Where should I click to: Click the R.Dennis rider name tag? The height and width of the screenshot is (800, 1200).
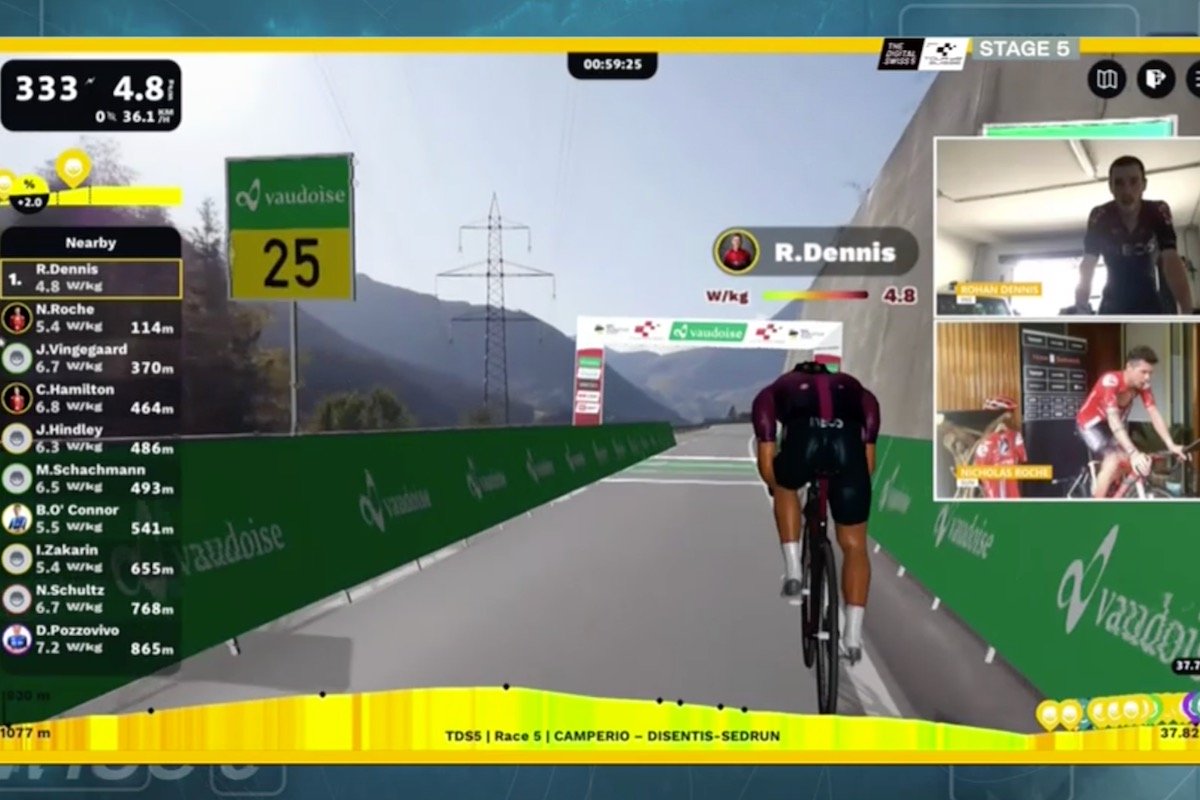coord(816,252)
